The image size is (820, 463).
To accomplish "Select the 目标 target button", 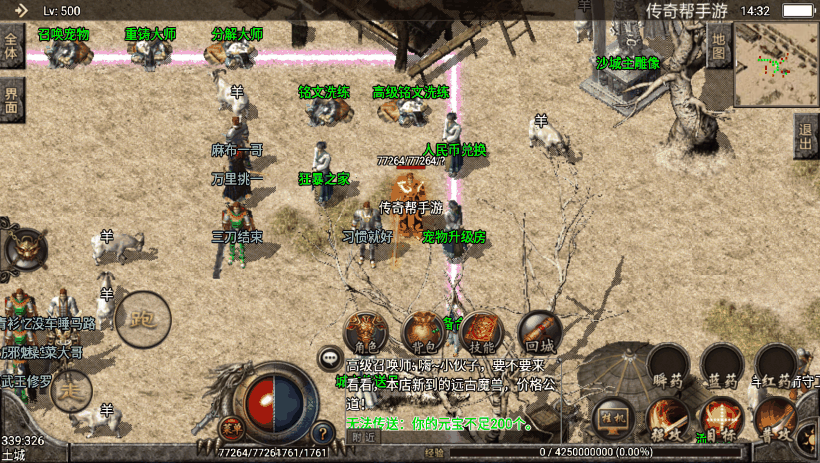I will coord(720,420).
